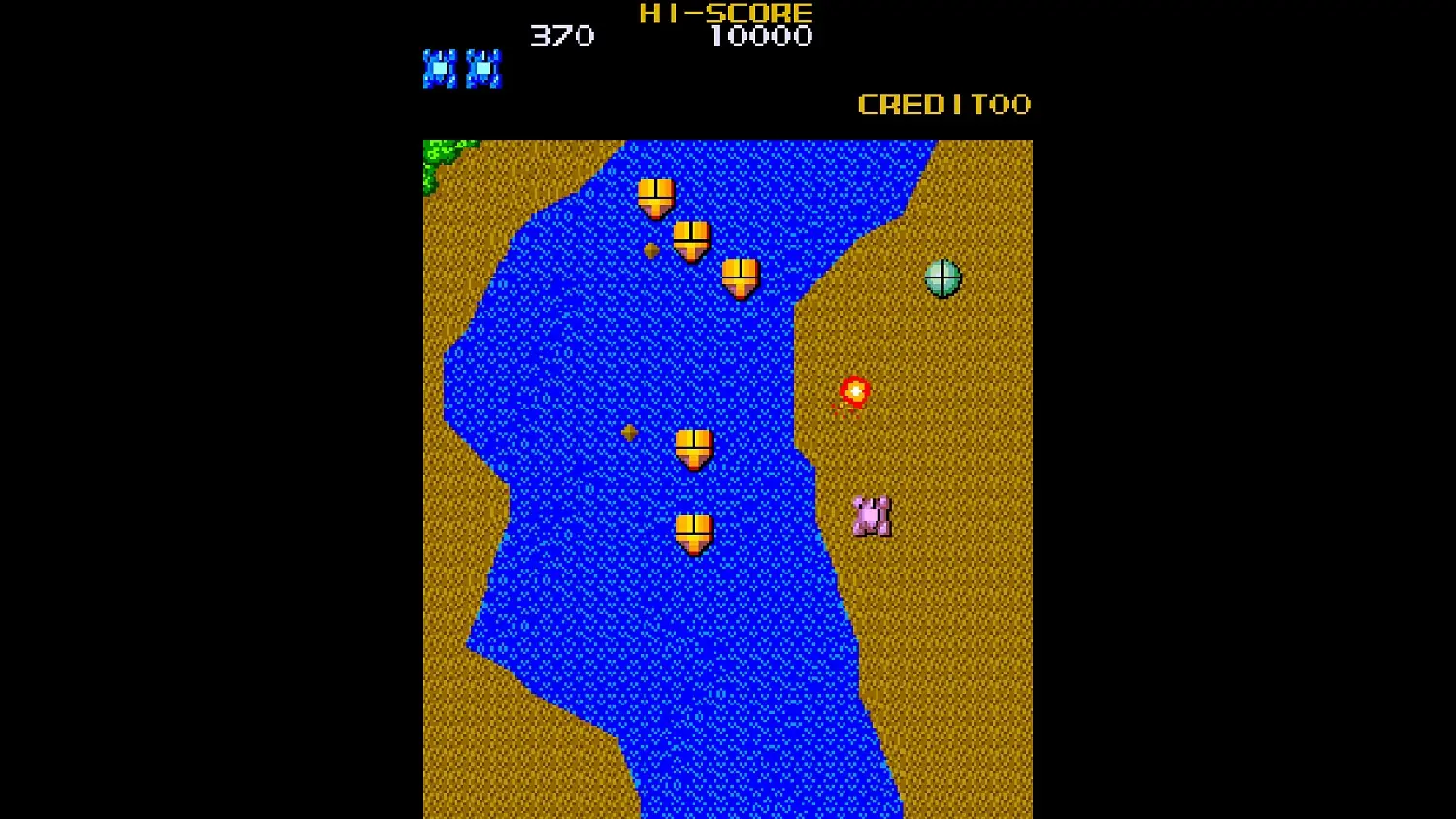Click the CREDIT00 label
The height and width of the screenshot is (819, 1456).
tap(944, 105)
